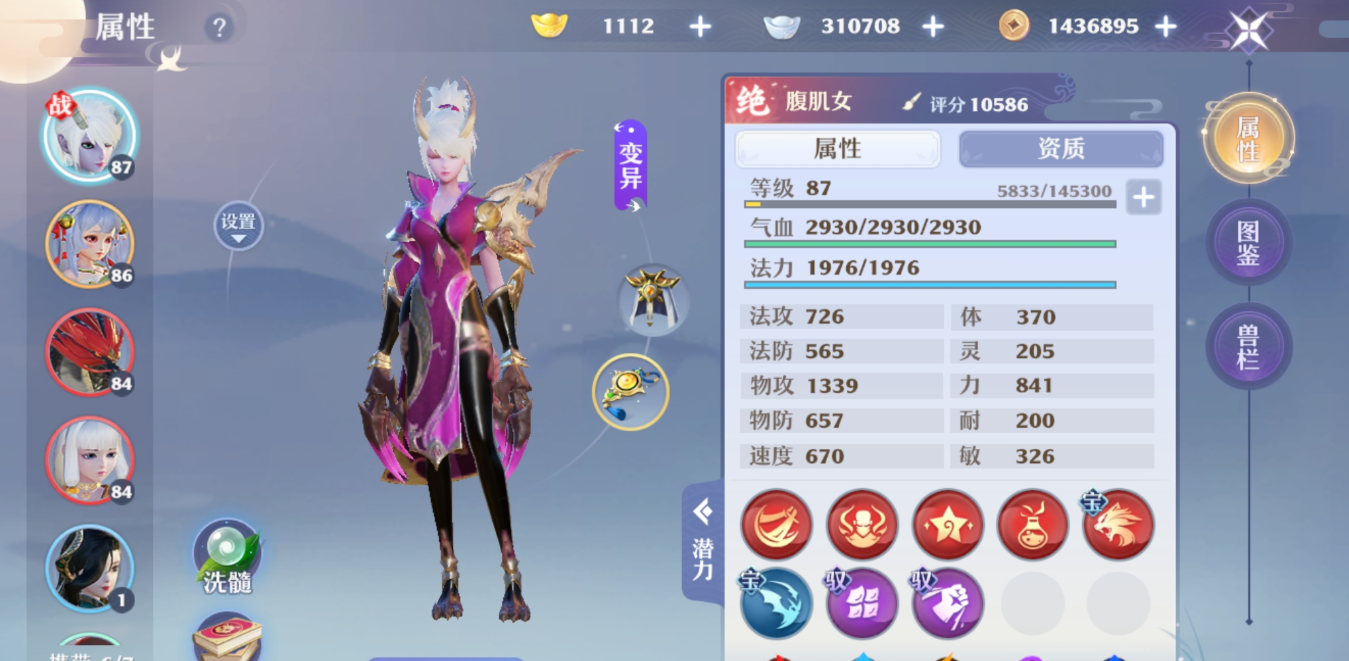Select the level 86 blue-haired pet
The height and width of the screenshot is (661, 1349).
89,243
